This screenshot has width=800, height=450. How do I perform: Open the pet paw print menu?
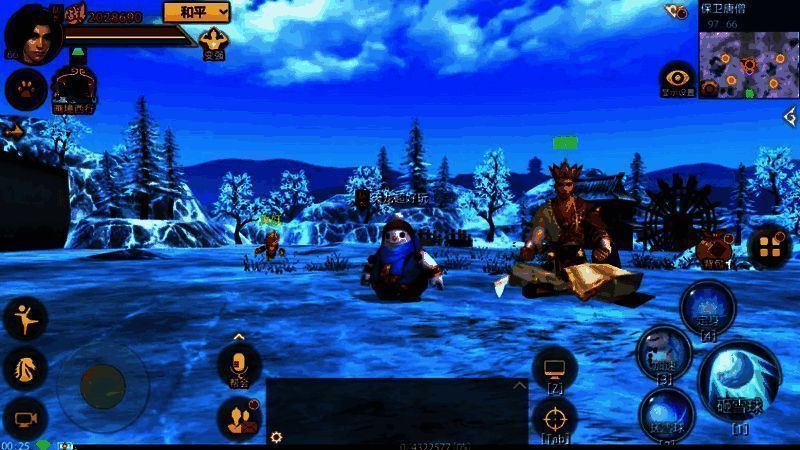click(24, 89)
